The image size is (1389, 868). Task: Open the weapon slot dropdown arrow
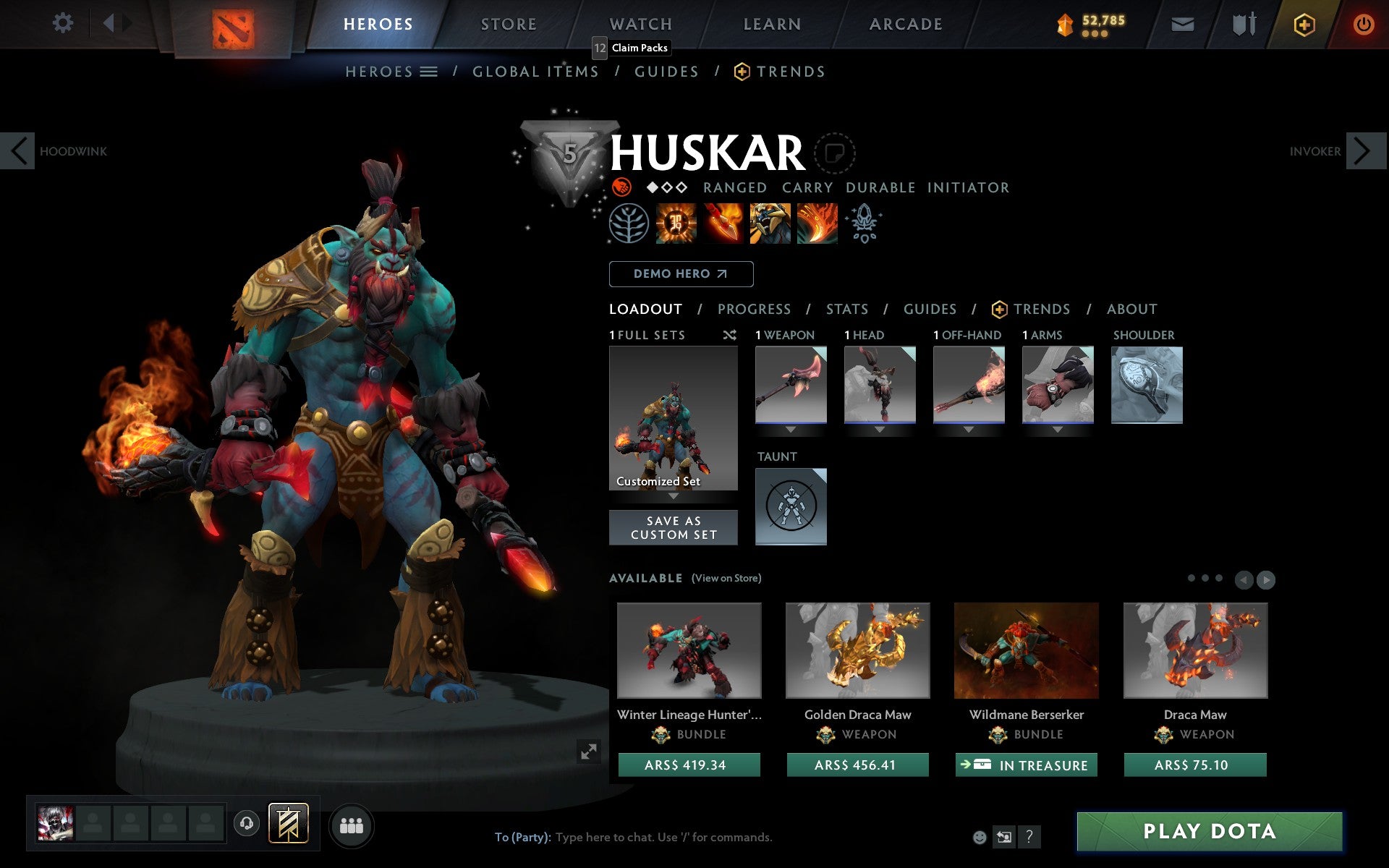click(790, 428)
